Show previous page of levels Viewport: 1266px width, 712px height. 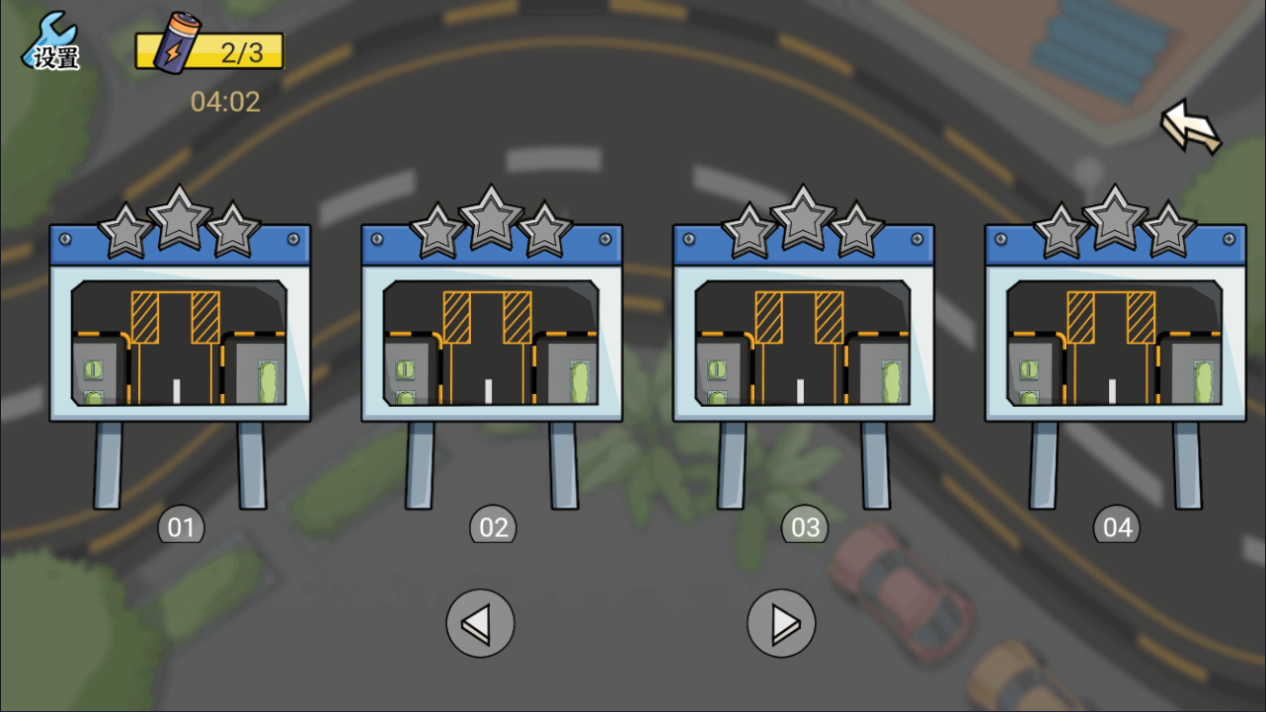tap(480, 623)
